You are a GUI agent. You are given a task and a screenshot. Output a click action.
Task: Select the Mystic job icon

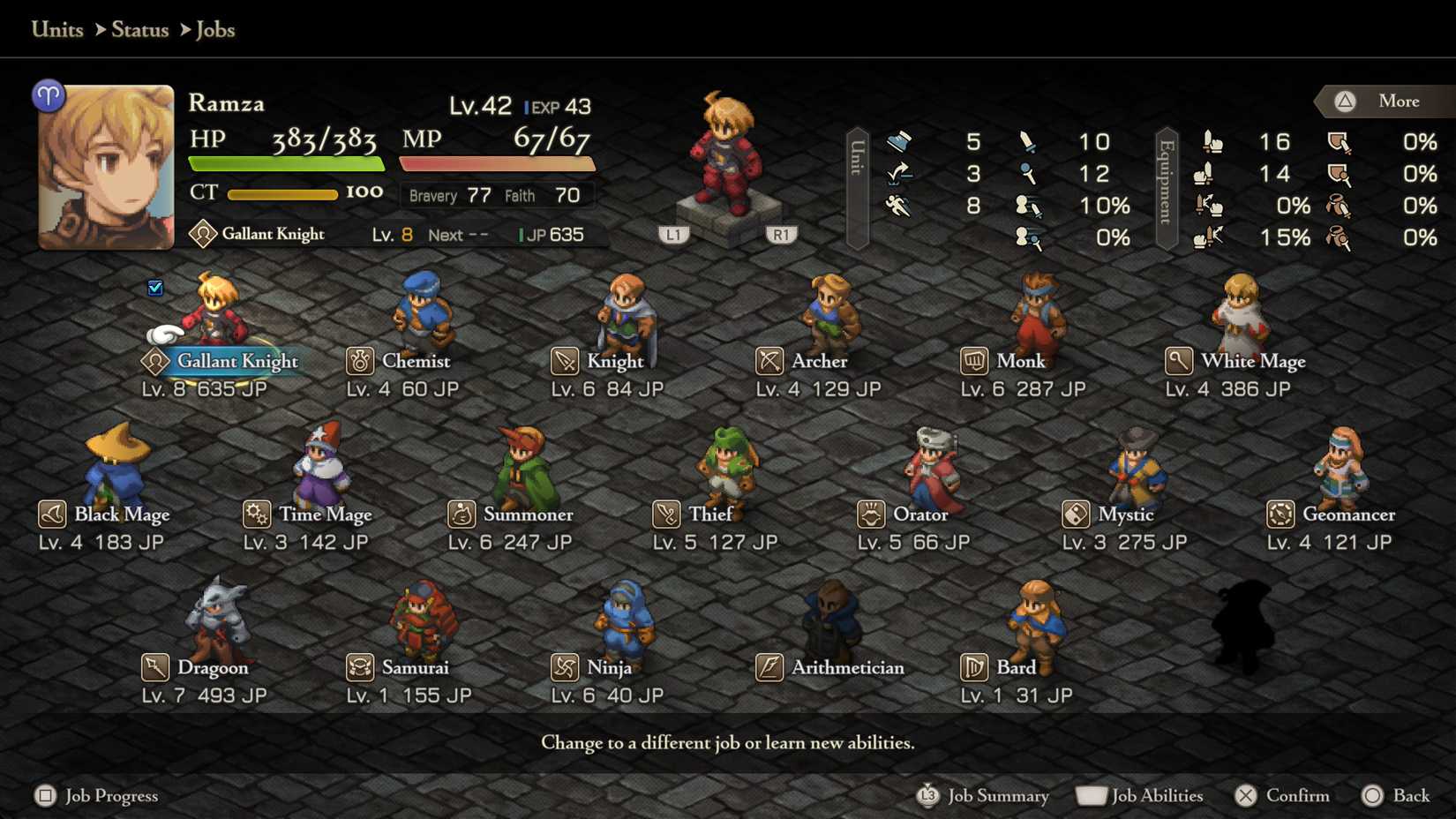point(1076,514)
